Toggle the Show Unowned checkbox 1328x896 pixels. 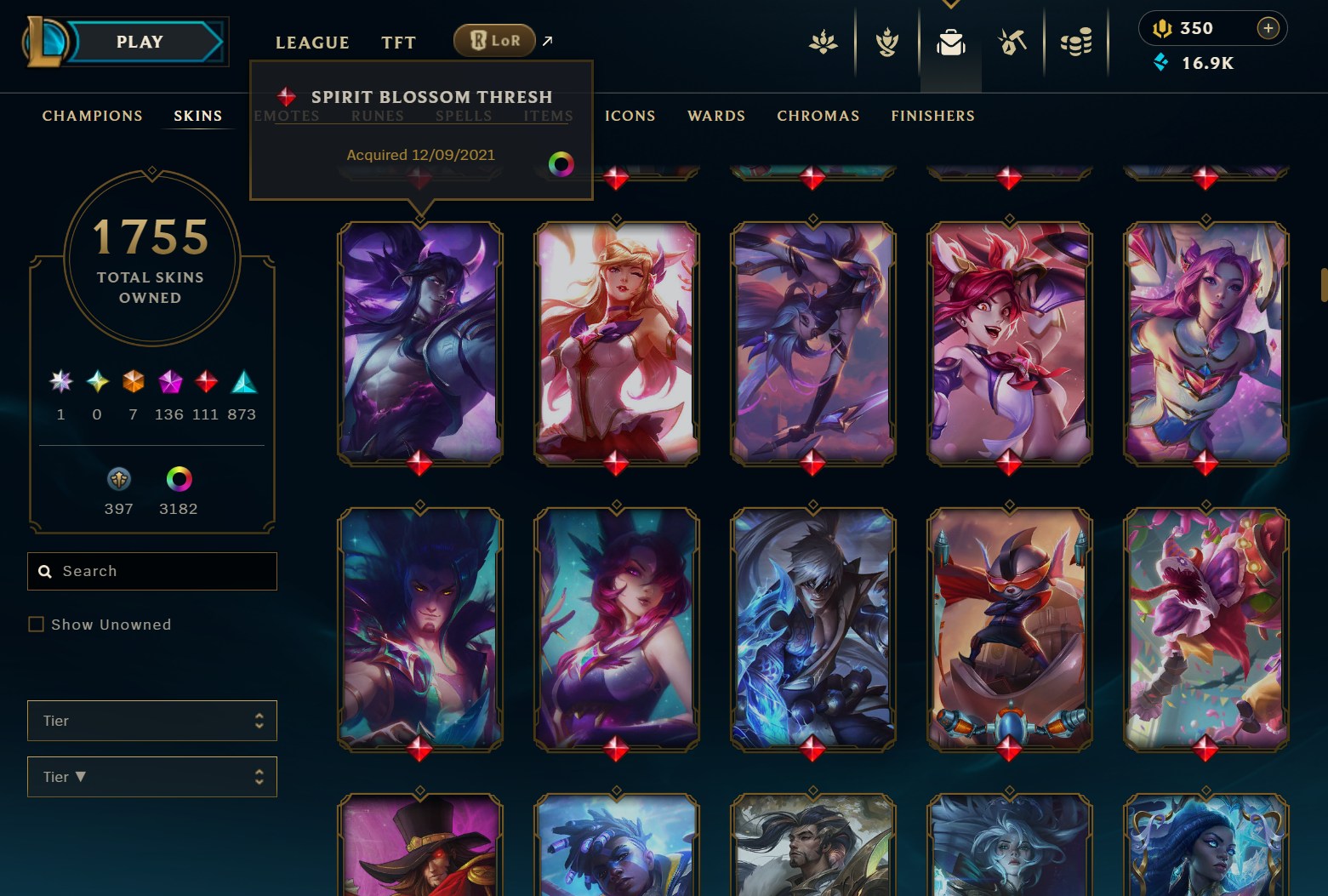pos(37,625)
